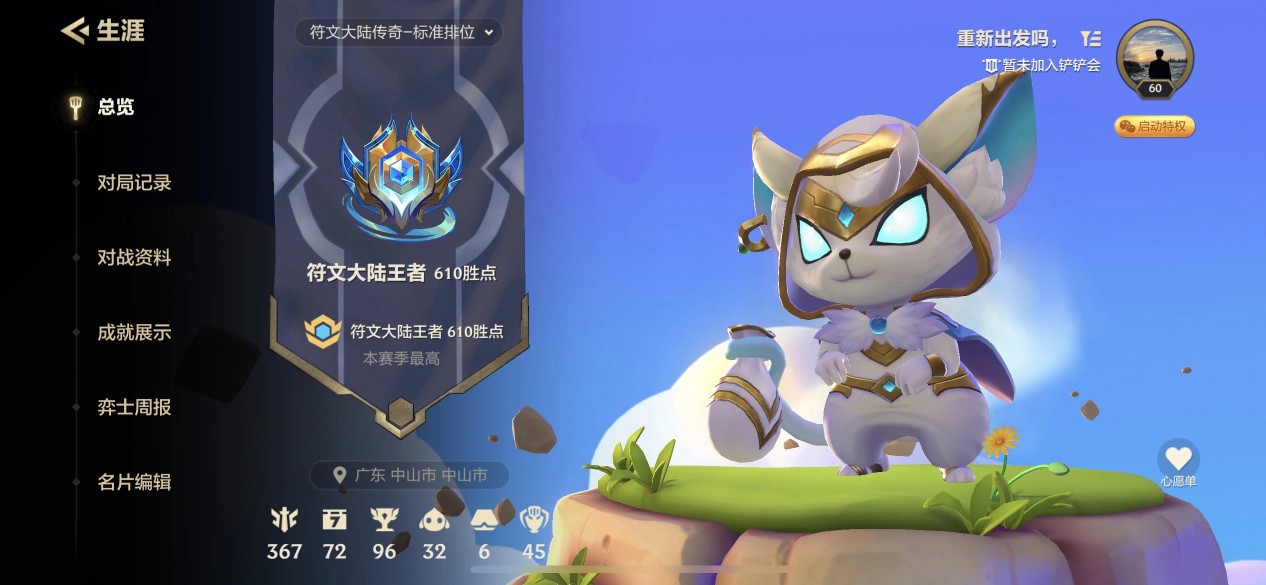Tap the 暂未加入铲铲会 guild label
Image resolution: width=1266 pixels, height=585 pixels.
coord(1042,65)
